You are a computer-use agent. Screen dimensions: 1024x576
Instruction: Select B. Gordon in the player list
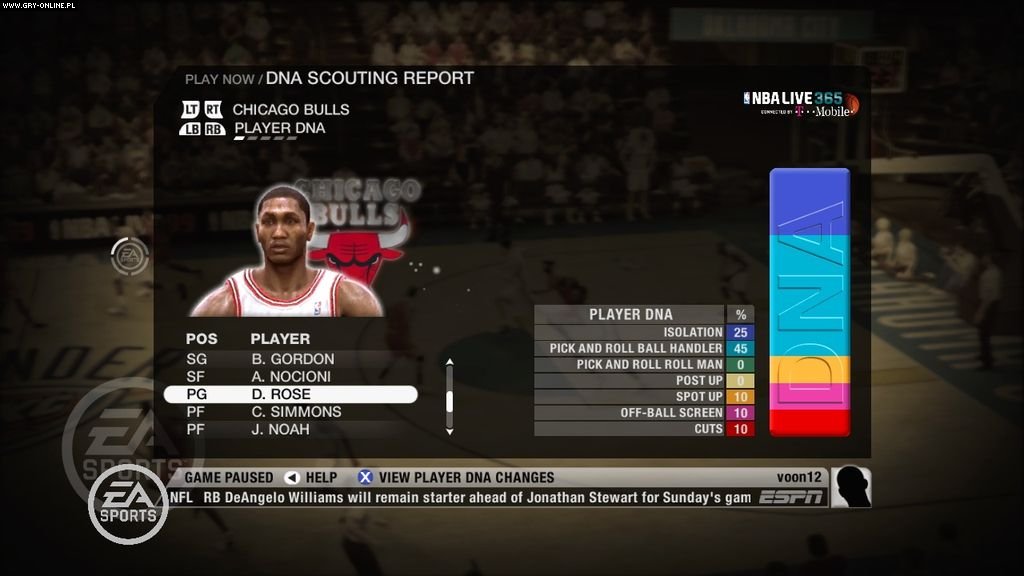tap(292, 359)
